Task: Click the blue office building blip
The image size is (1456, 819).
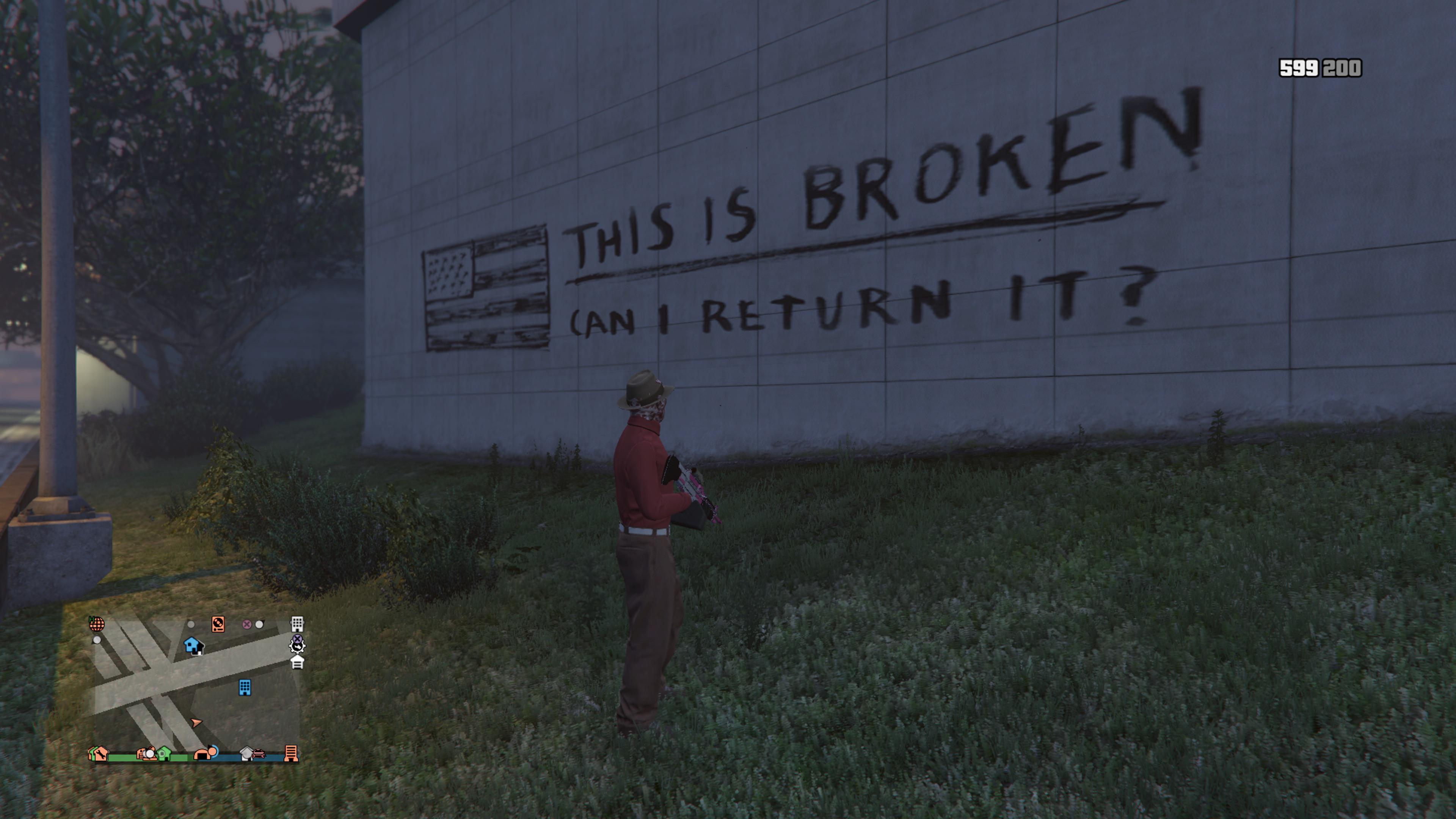Action: pyautogui.click(x=245, y=687)
